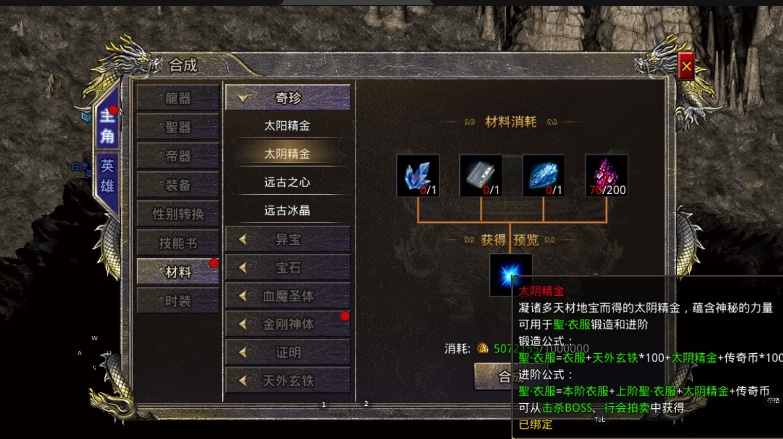Screen dimensions: 783x439
Task: Open the 时装 fashion category
Action: pyautogui.click(x=178, y=300)
